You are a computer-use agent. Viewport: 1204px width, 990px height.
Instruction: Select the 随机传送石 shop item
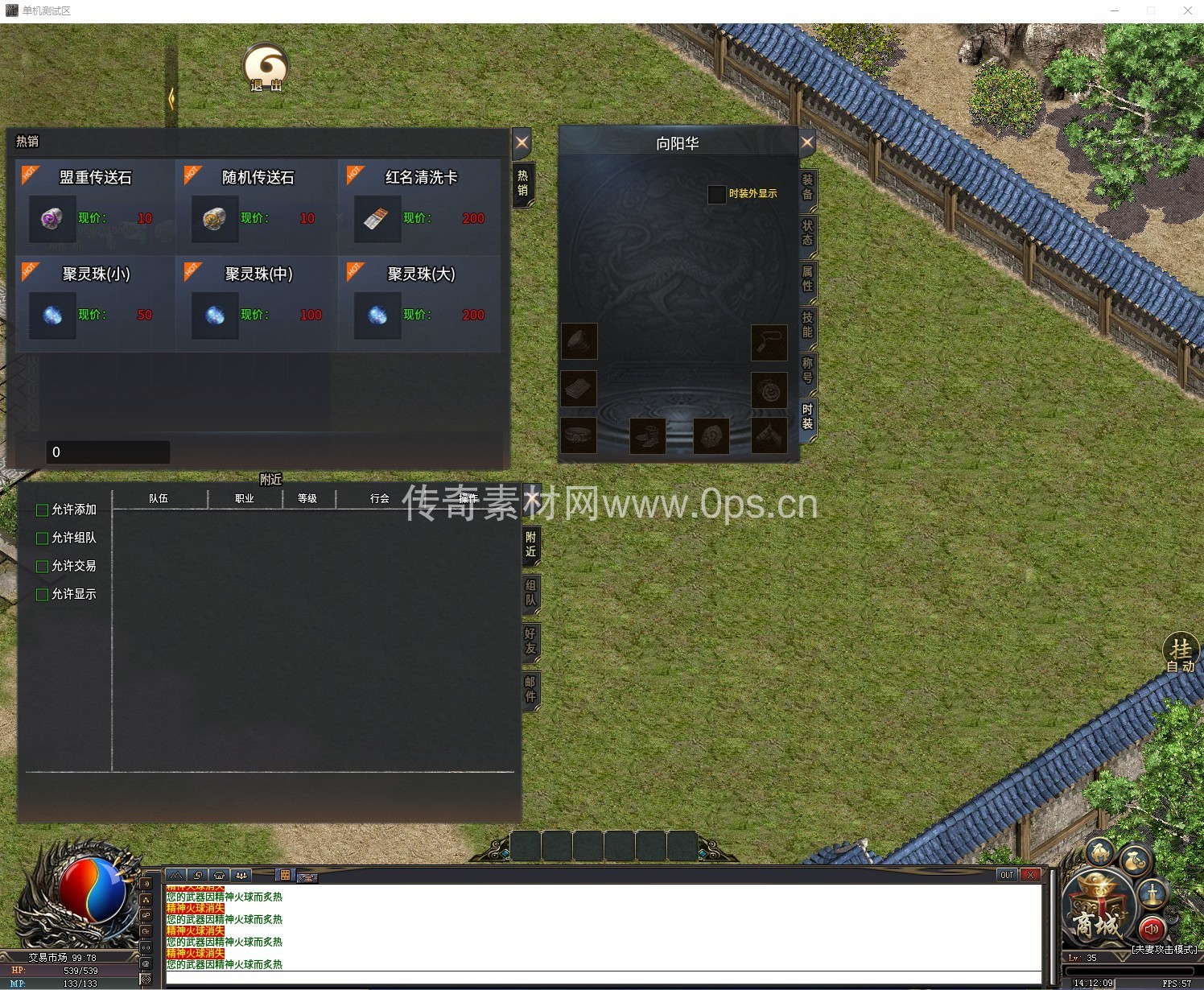(x=215, y=218)
